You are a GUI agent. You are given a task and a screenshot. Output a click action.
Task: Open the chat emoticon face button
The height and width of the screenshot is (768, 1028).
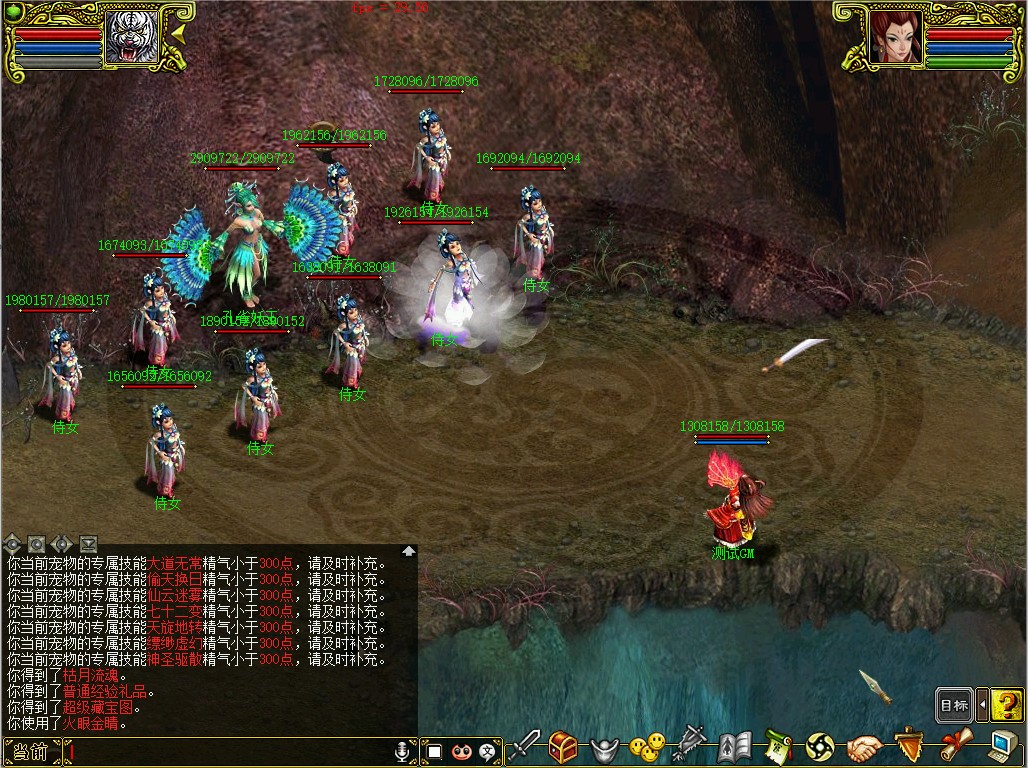[x=461, y=750]
